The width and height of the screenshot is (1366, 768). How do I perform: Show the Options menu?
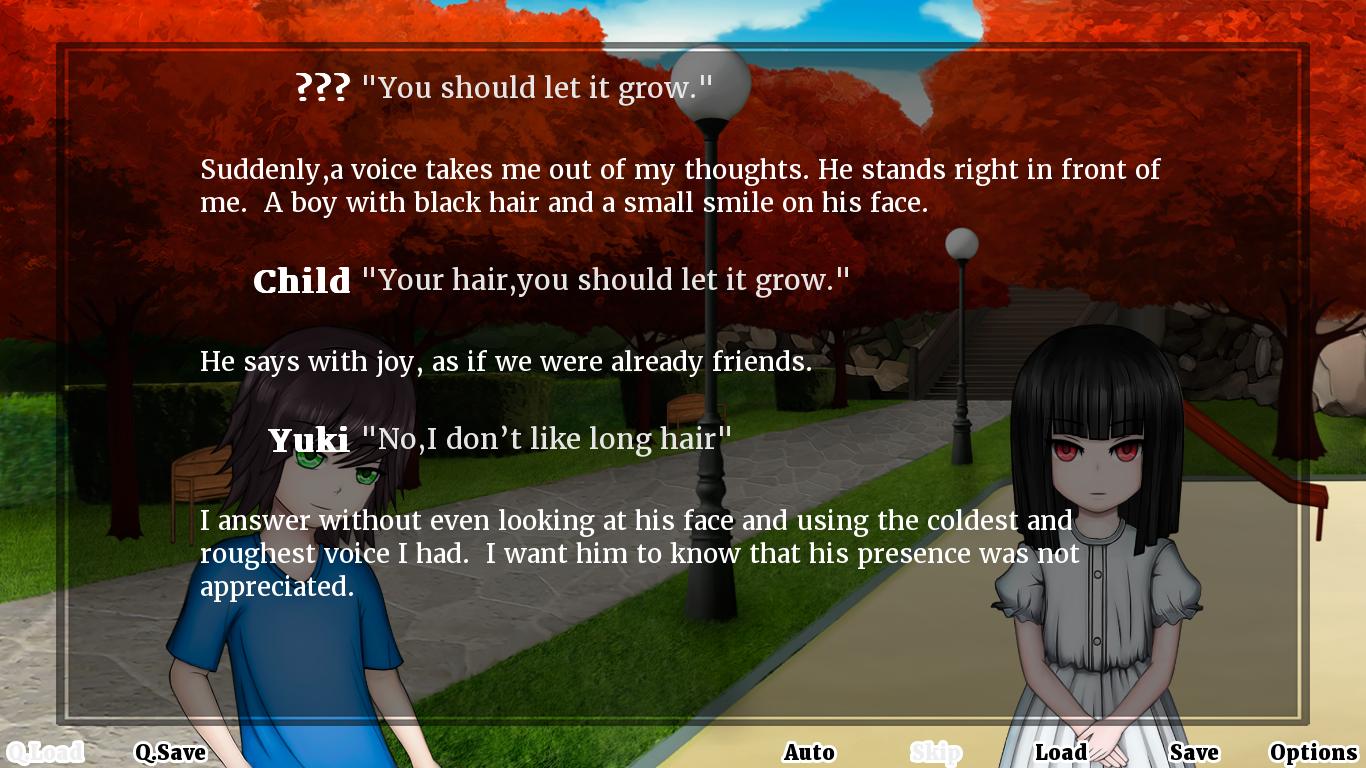[1313, 752]
